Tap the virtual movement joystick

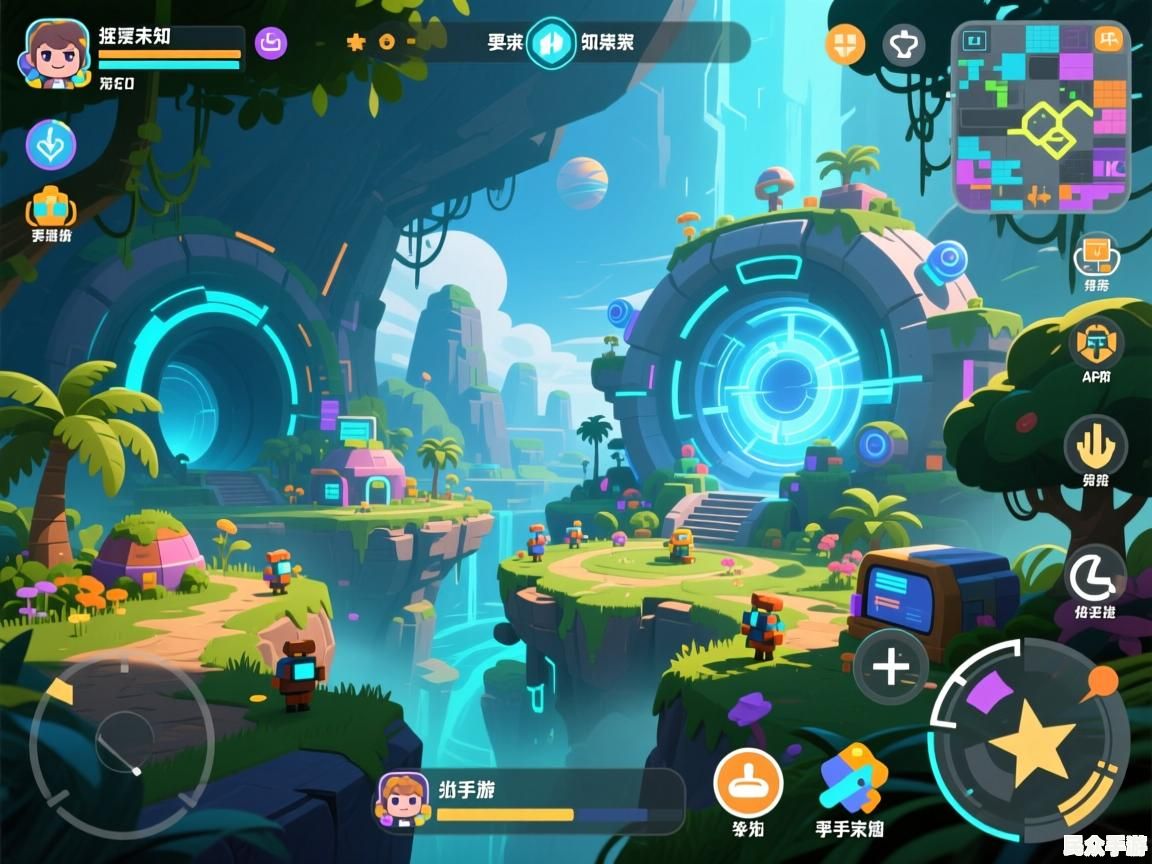tap(122, 745)
